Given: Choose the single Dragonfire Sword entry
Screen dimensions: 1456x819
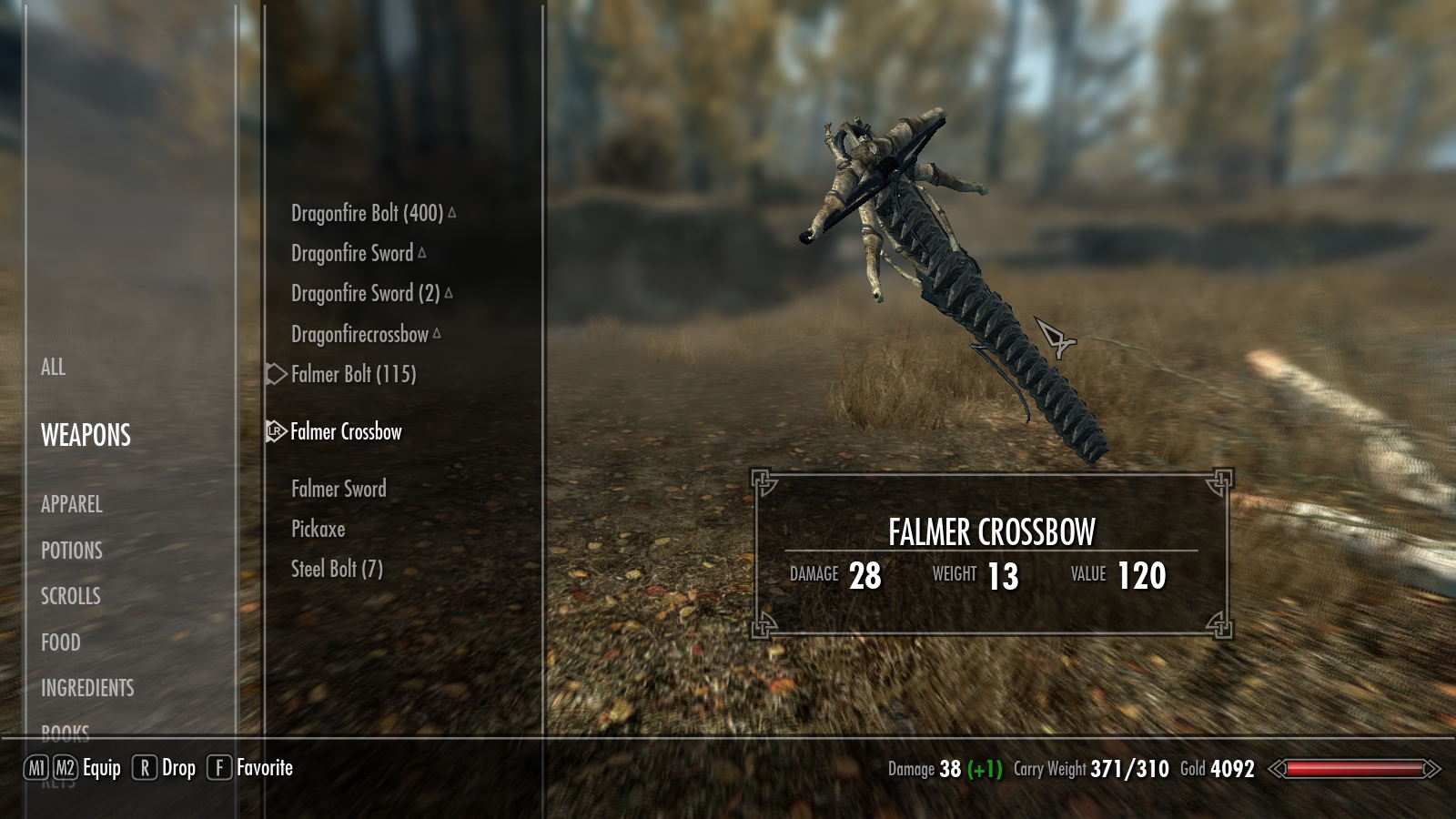Looking at the screenshot, I should (x=352, y=254).
